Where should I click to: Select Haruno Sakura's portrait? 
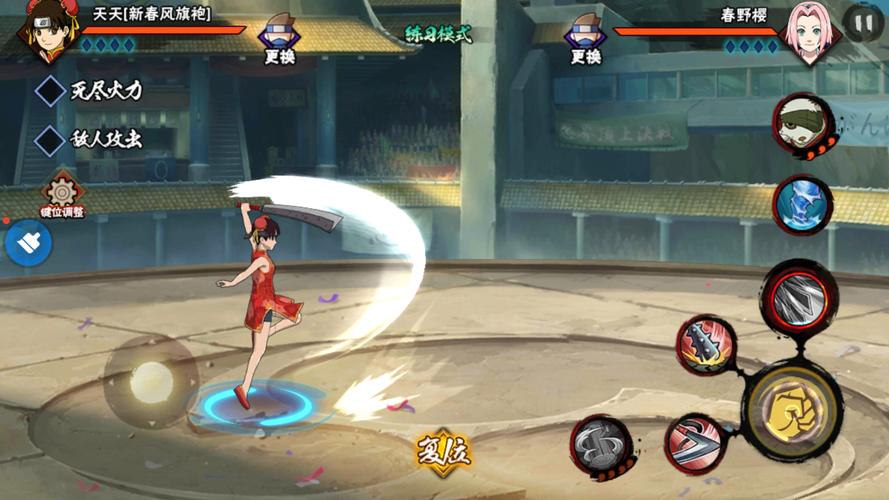coord(811,32)
